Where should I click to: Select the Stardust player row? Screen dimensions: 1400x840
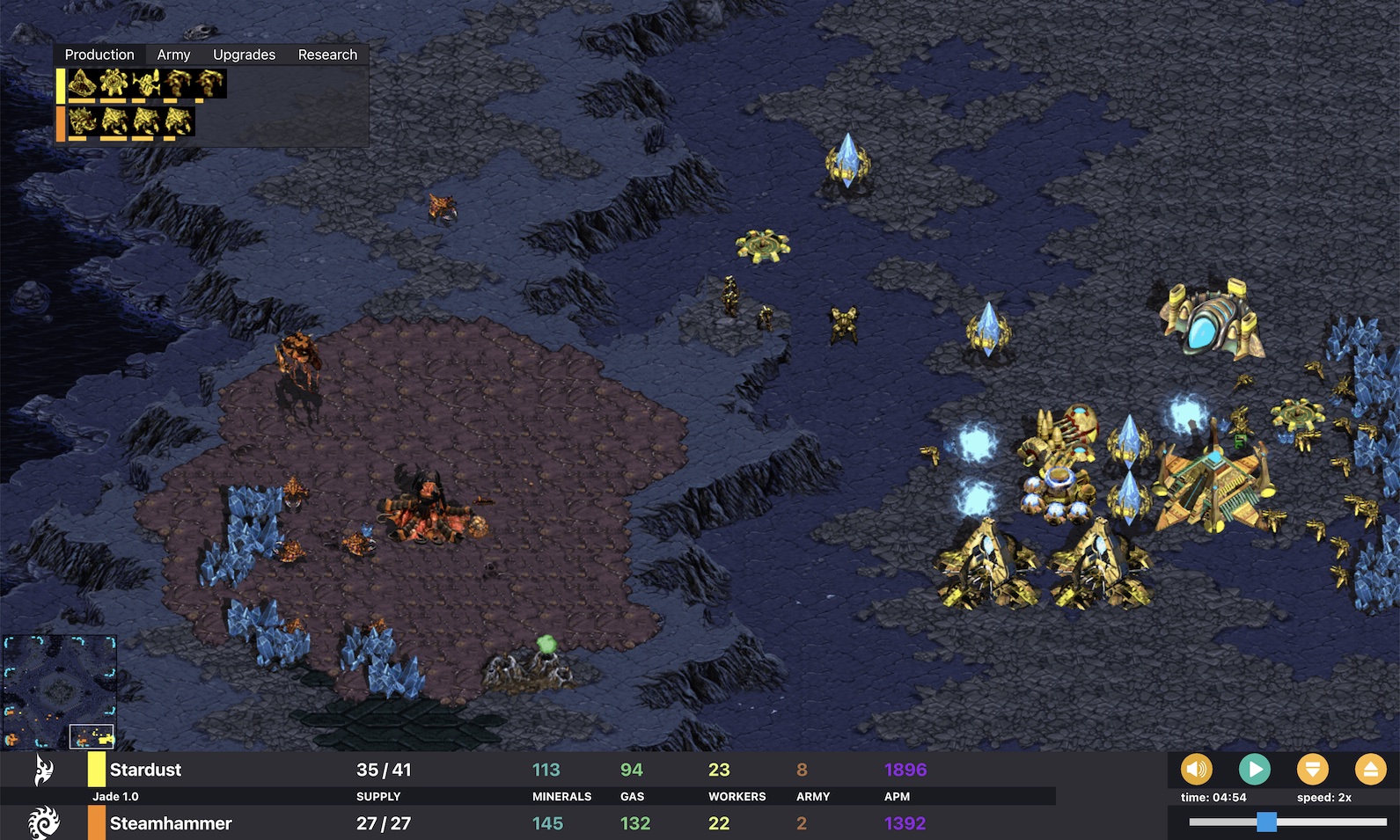click(145, 770)
